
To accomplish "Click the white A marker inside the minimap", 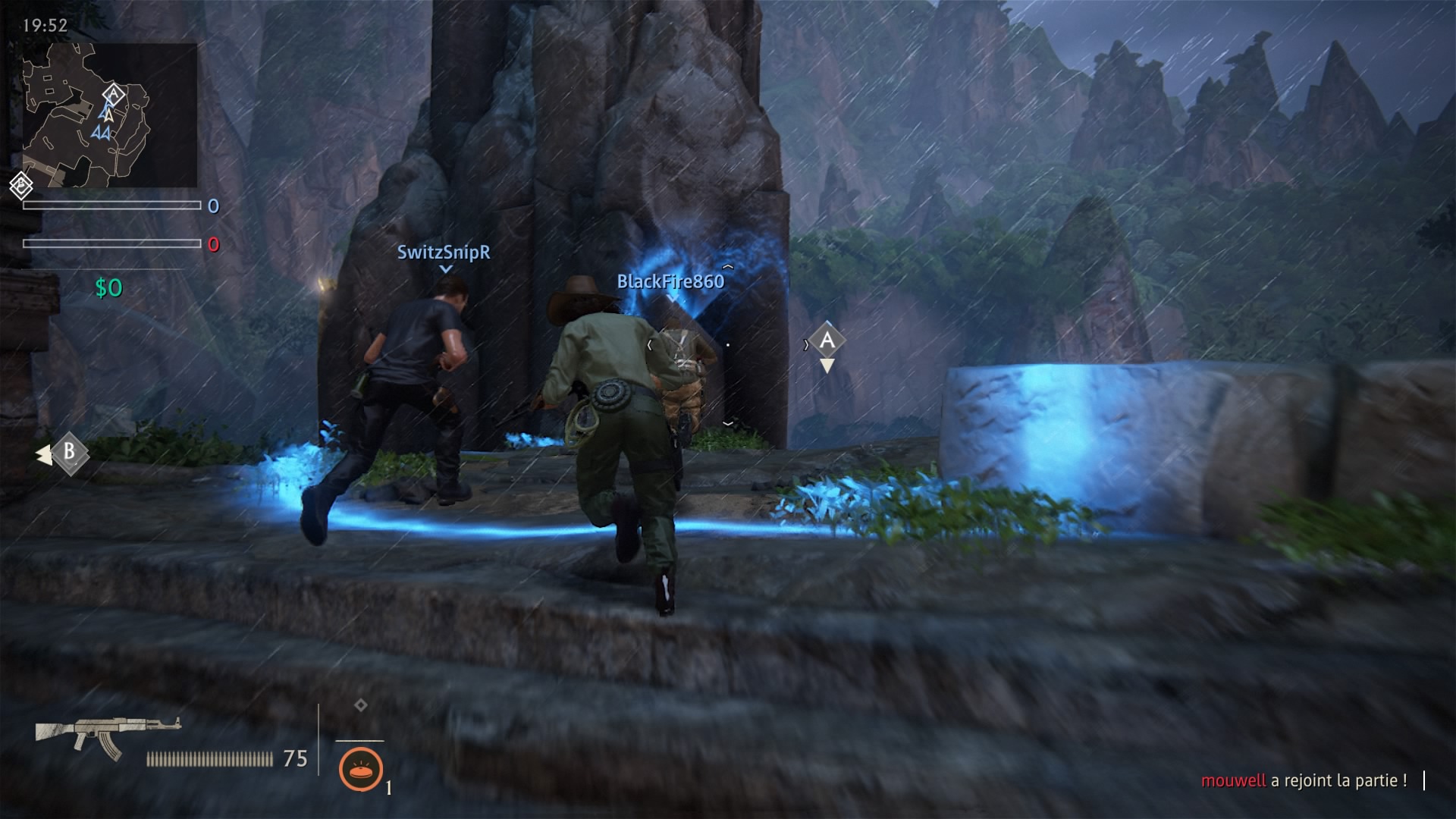I will pyautogui.click(x=112, y=93).
